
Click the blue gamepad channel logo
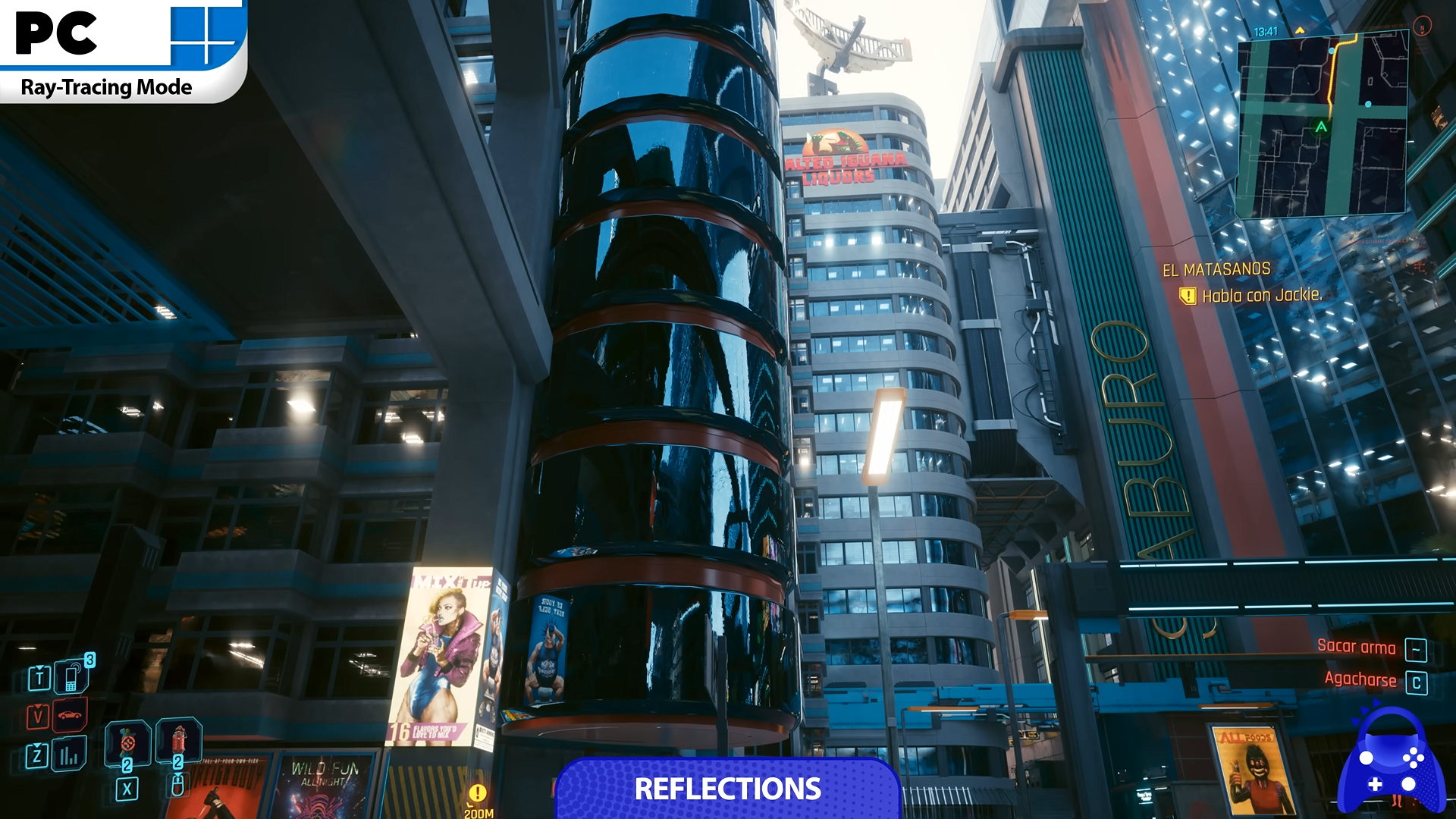pos(1391,764)
